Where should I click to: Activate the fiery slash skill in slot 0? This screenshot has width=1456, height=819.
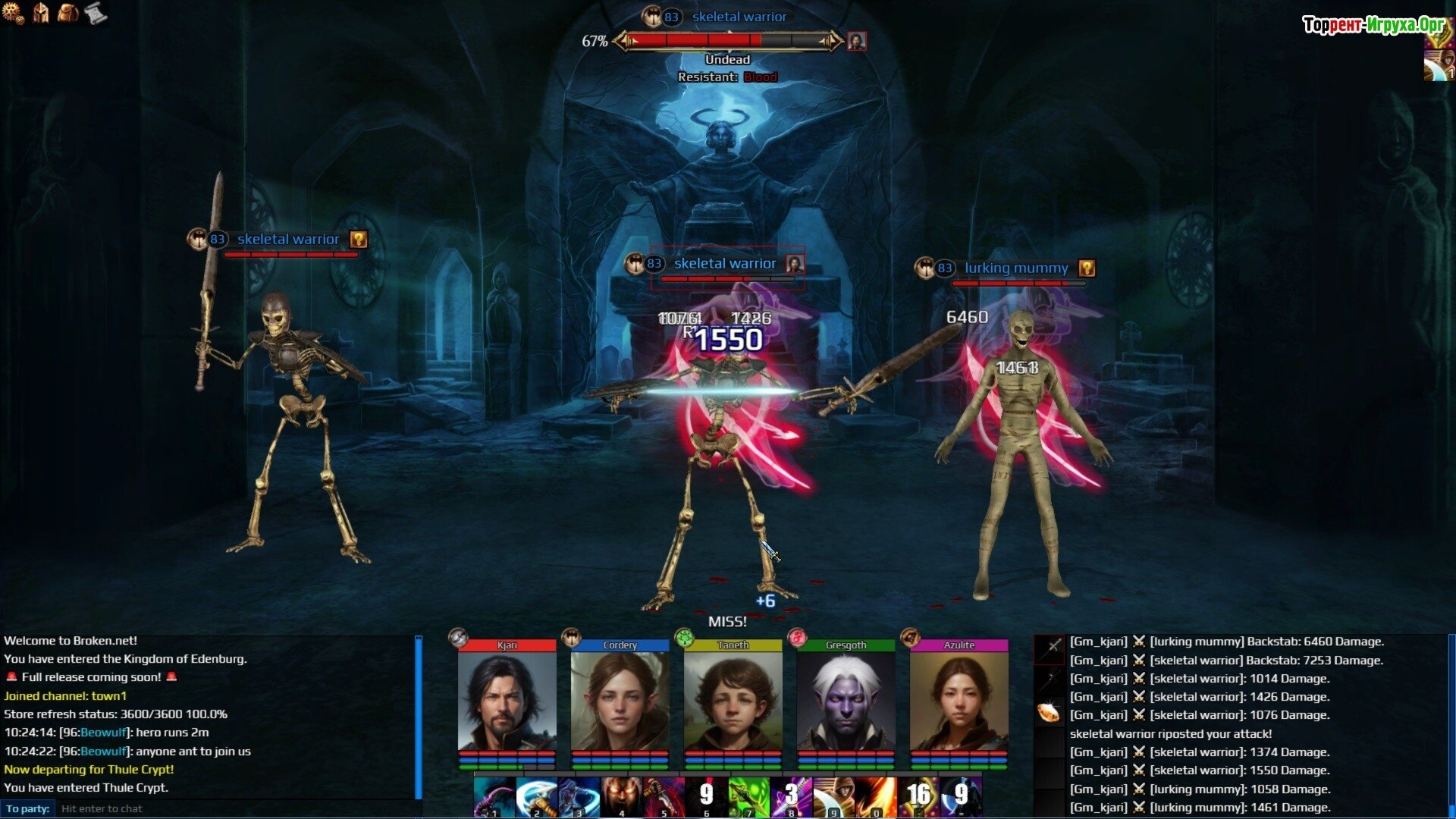tap(876, 798)
